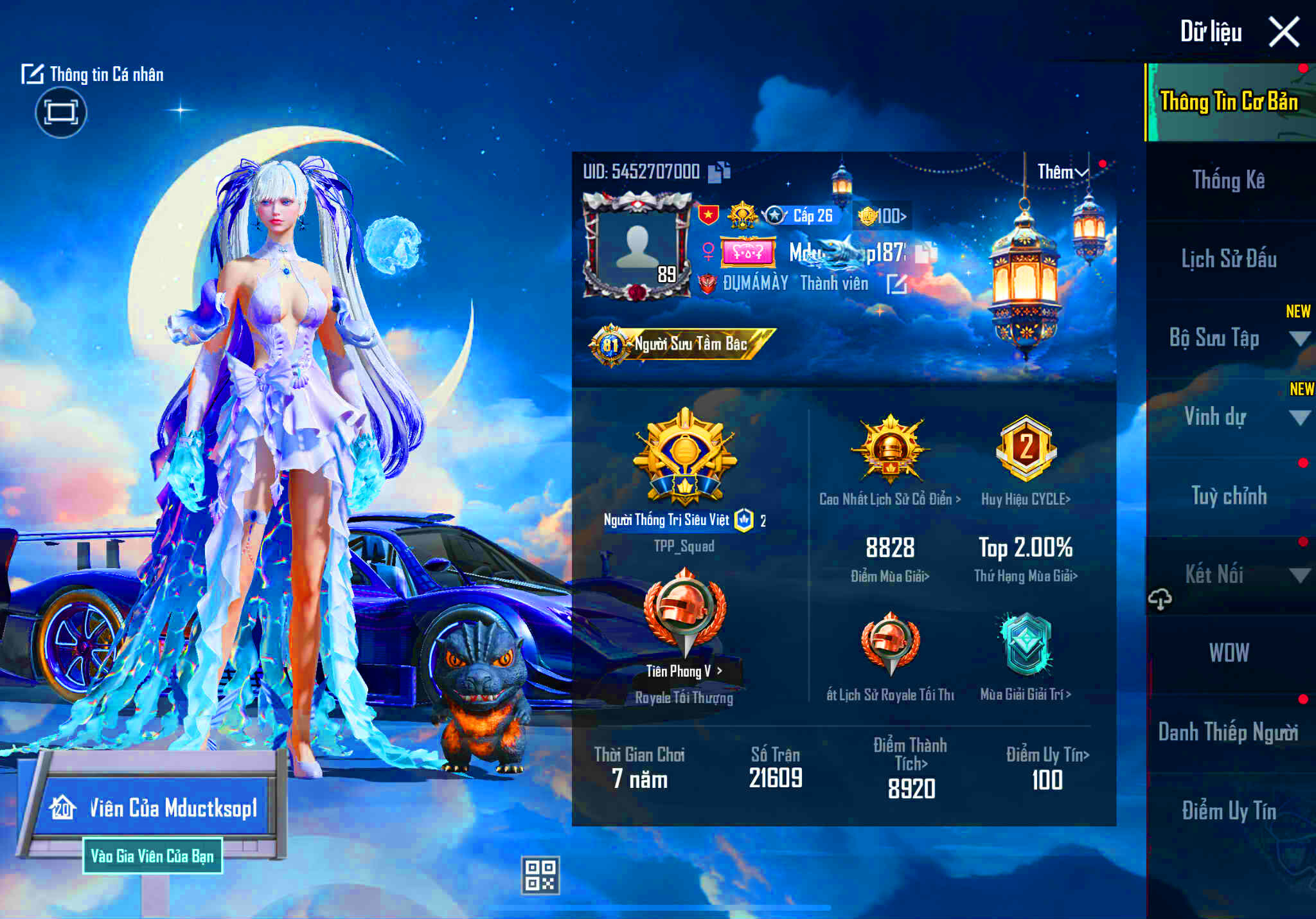Open the Lịch Sử Đấu tab

(x=1229, y=260)
